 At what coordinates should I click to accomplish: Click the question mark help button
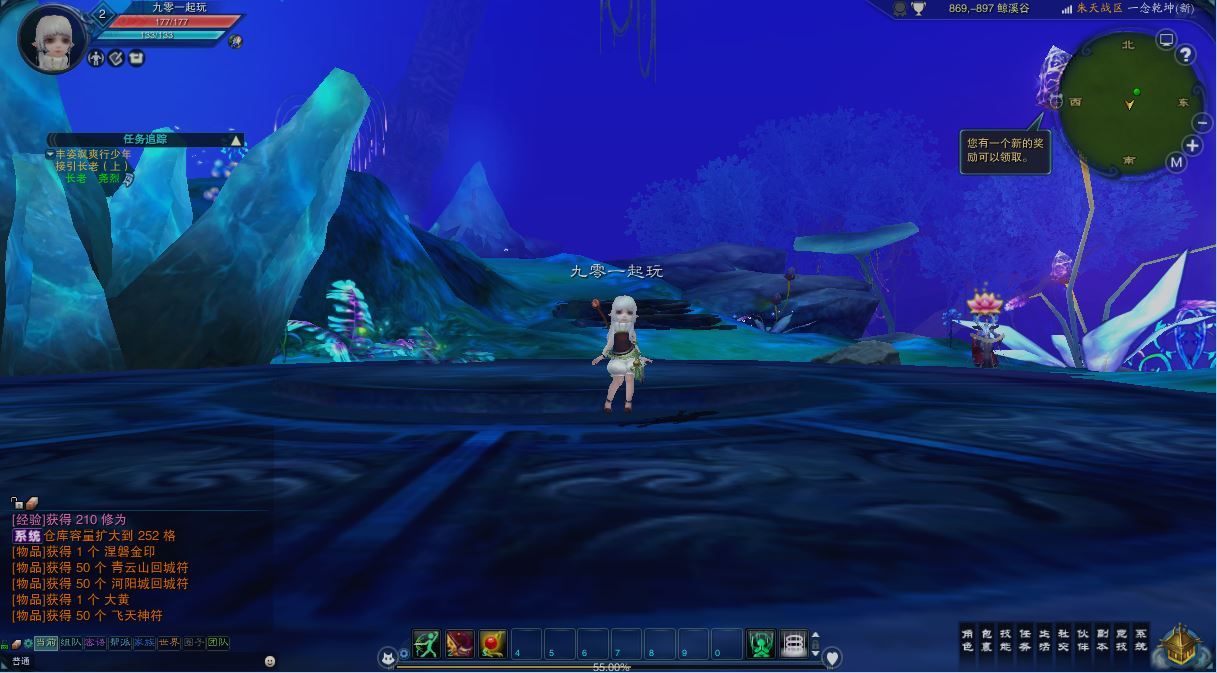point(1186,55)
